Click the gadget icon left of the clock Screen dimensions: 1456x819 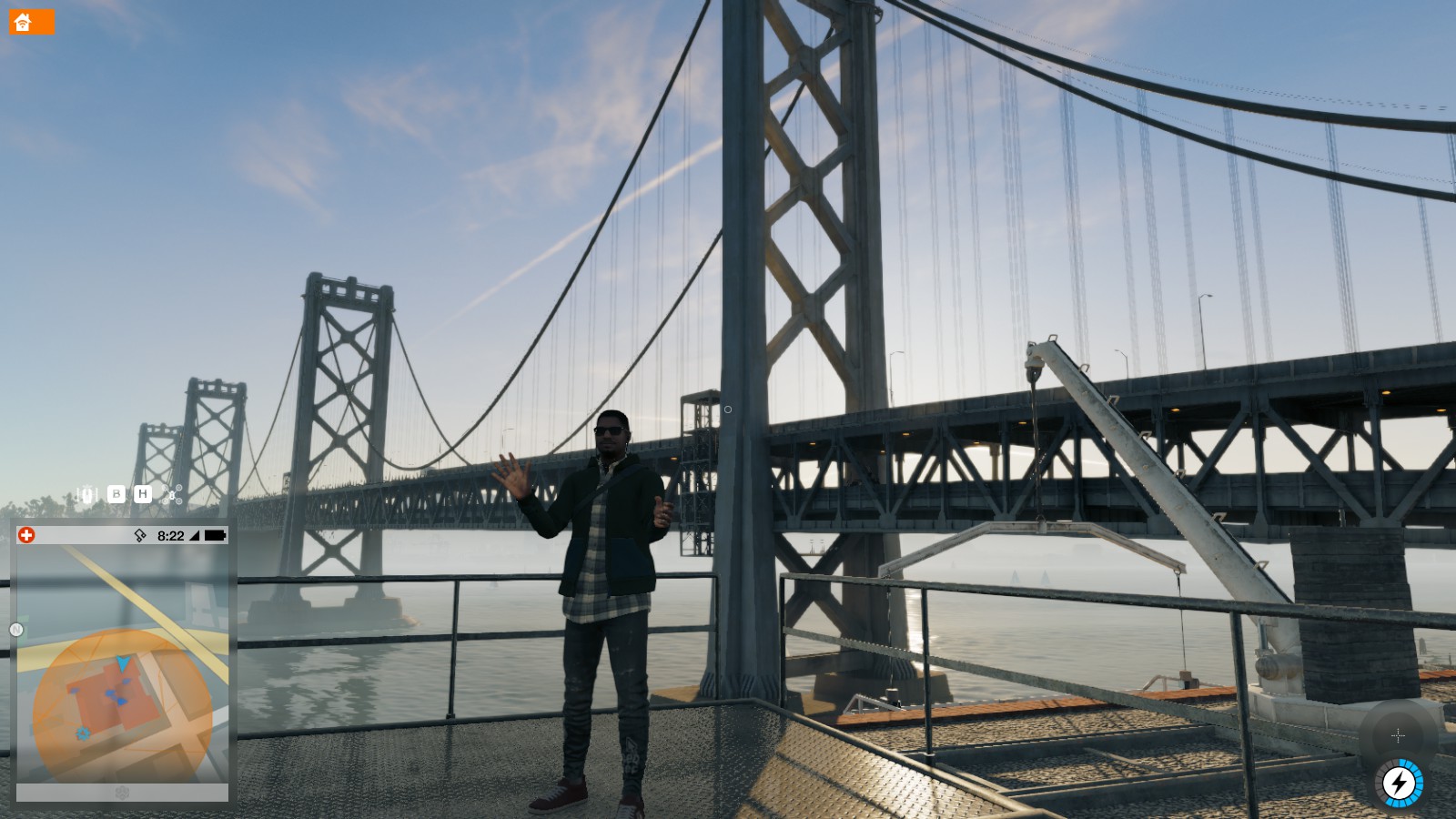(138, 536)
